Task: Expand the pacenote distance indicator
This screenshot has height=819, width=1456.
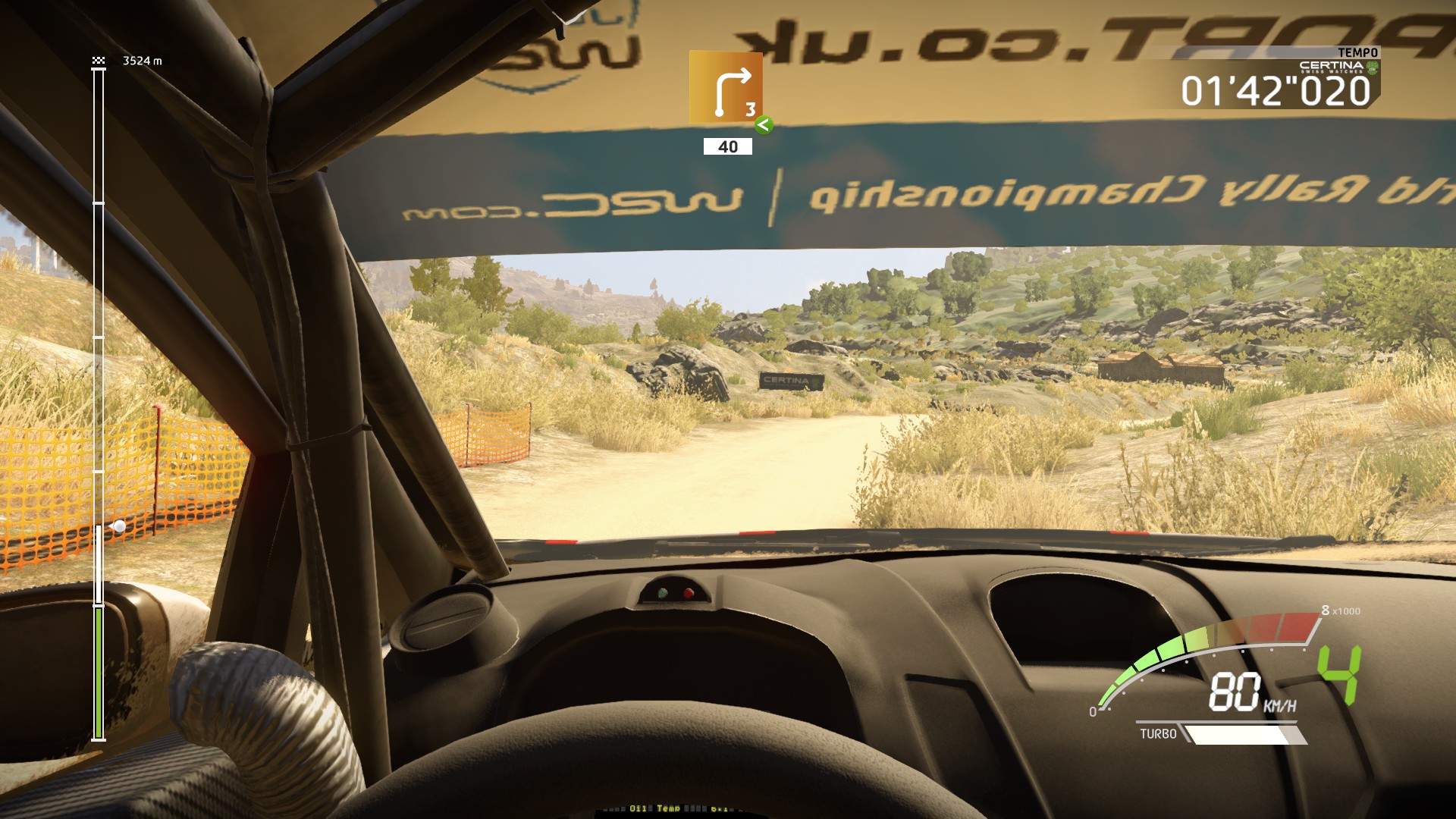Action: [x=726, y=146]
